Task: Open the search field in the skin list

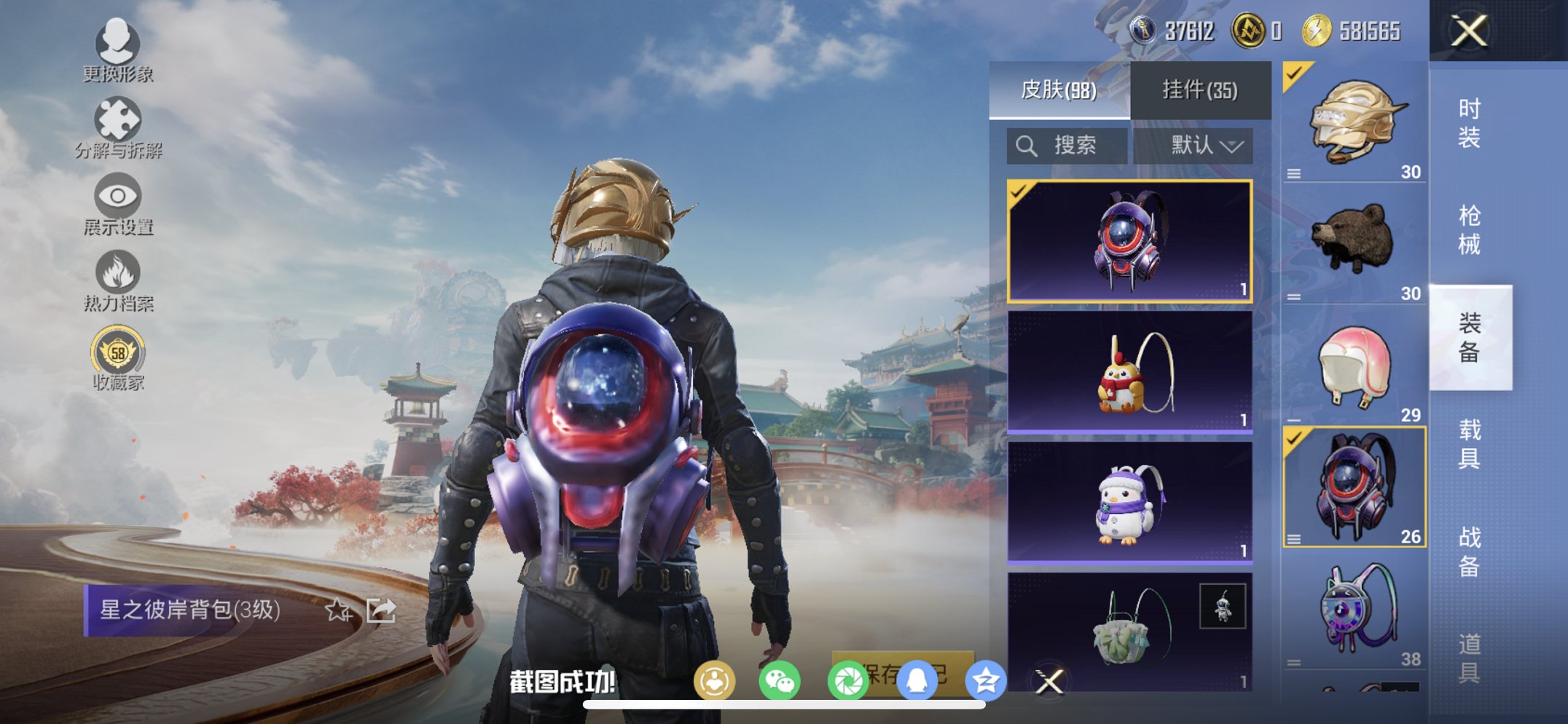Action: point(1065,145)
